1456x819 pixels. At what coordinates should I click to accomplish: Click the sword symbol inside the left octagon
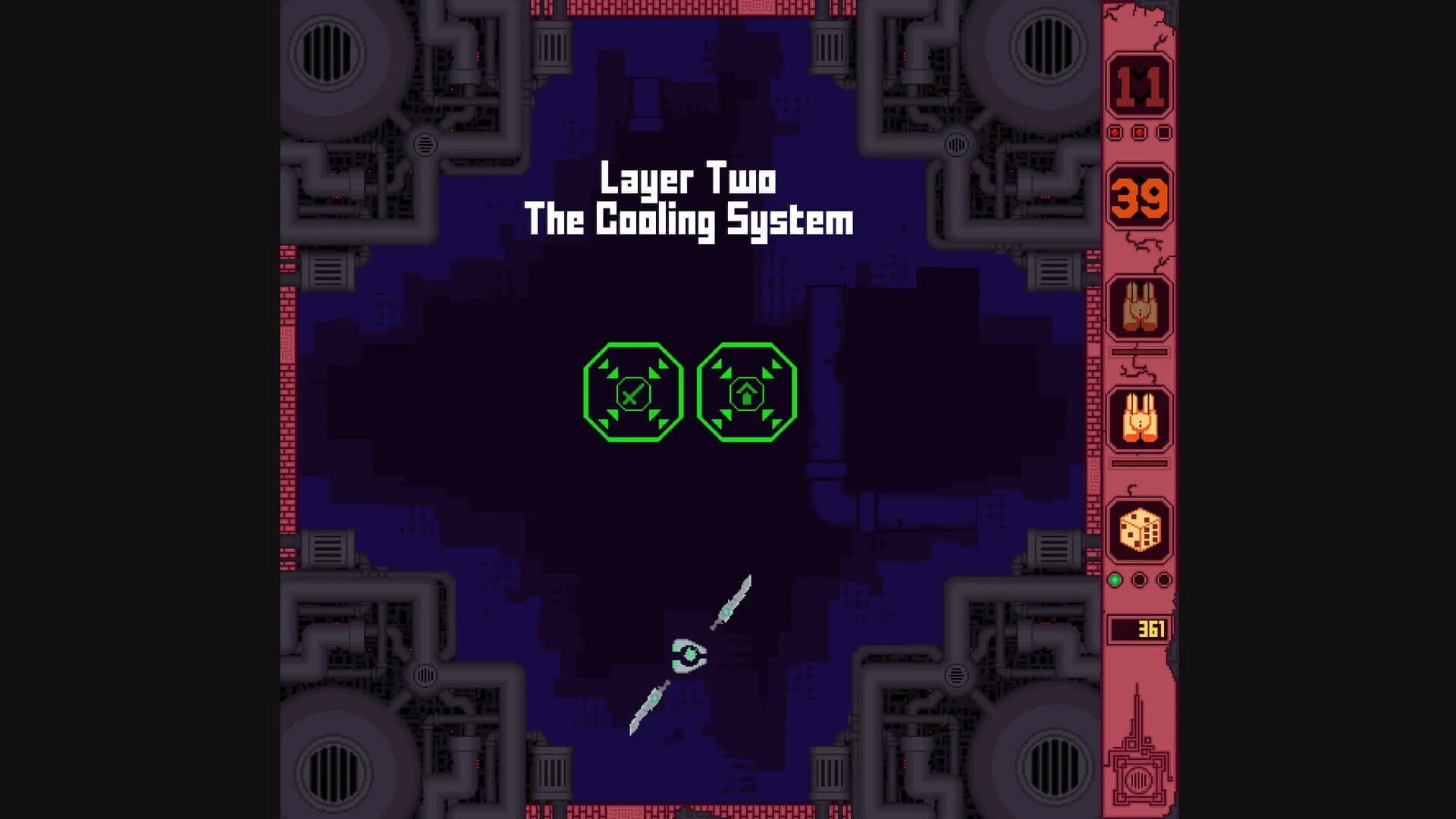pyautogui.click(x=632, y=394)
